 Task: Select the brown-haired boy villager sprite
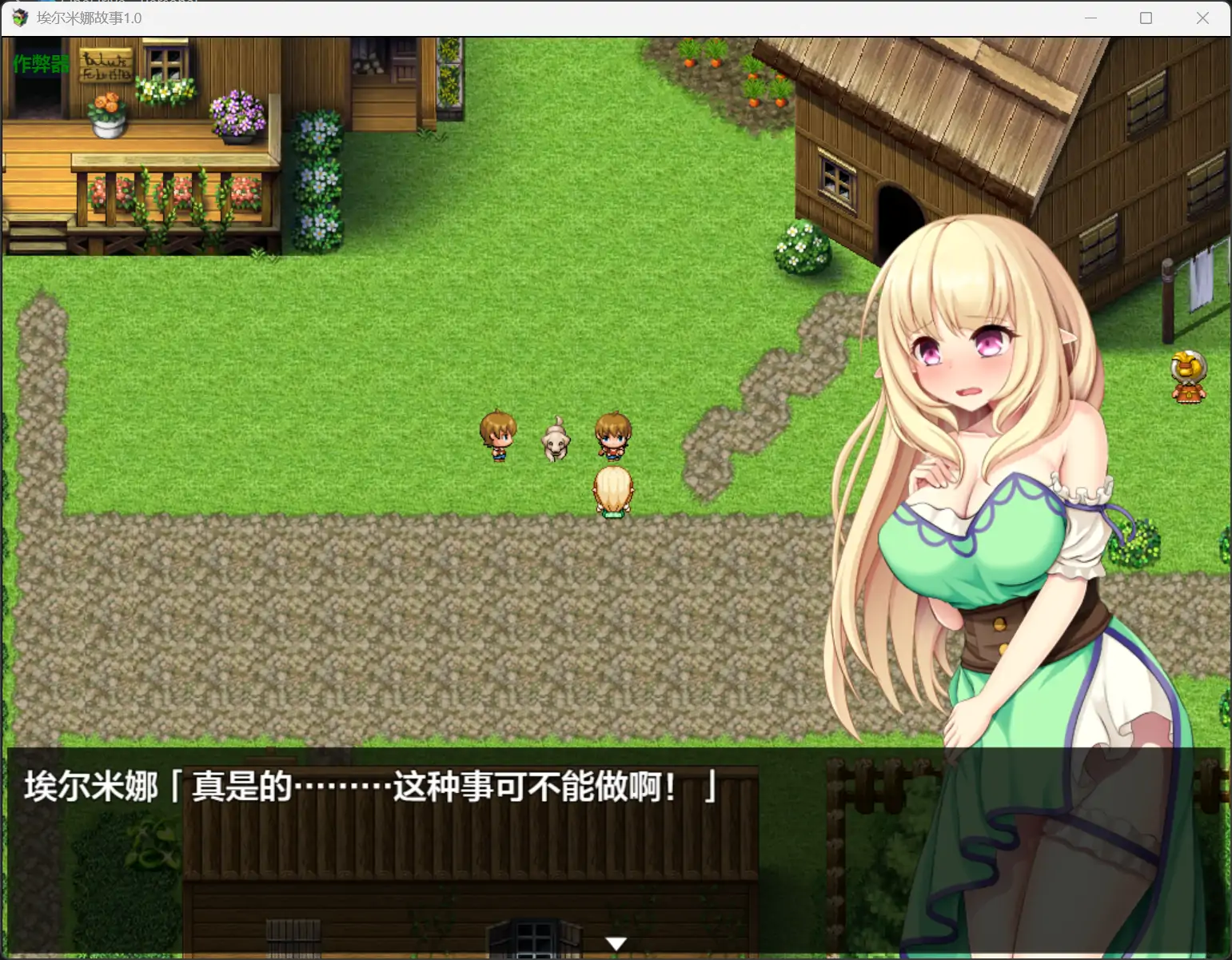498,436
